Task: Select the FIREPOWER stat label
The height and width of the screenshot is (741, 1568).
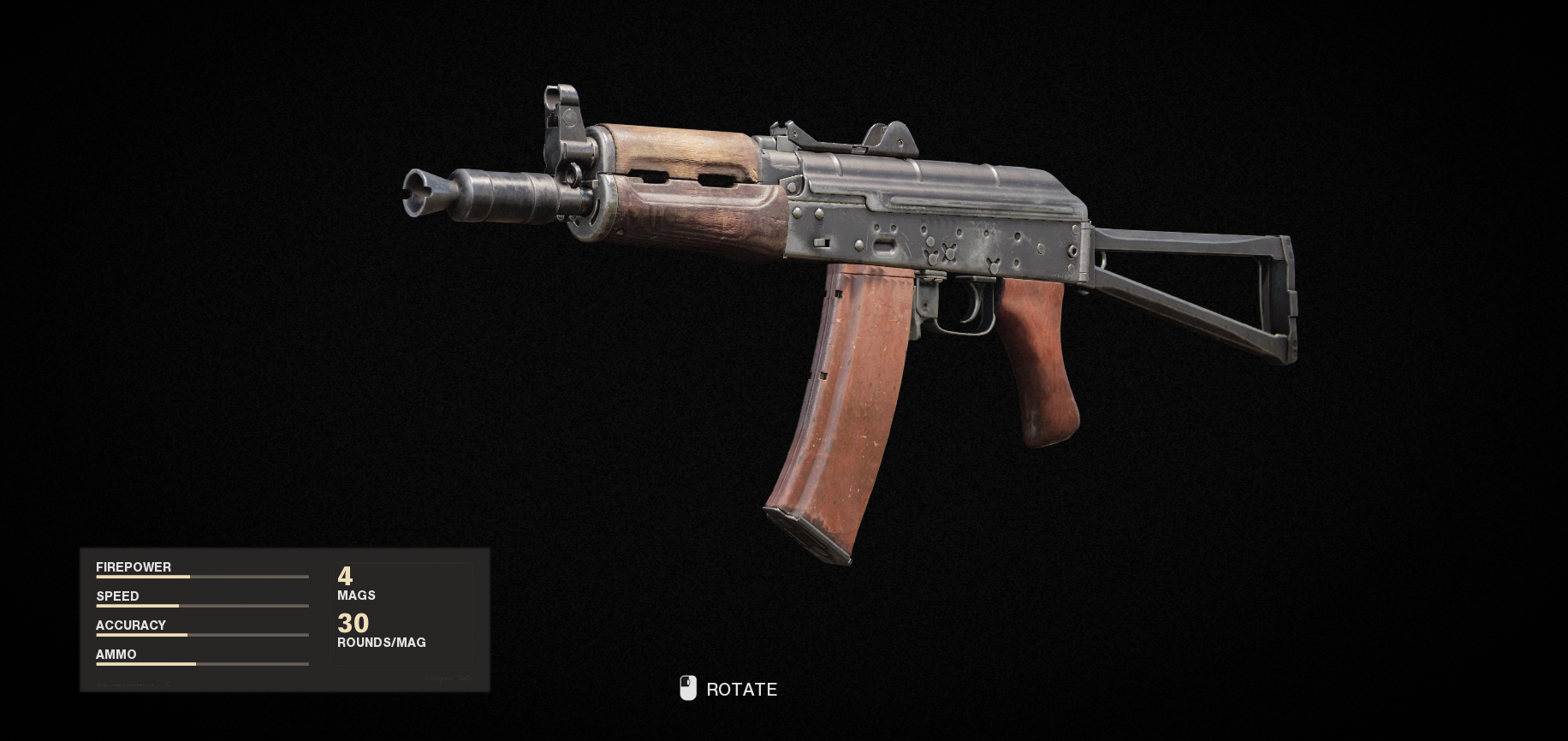Action: point(133,567)
